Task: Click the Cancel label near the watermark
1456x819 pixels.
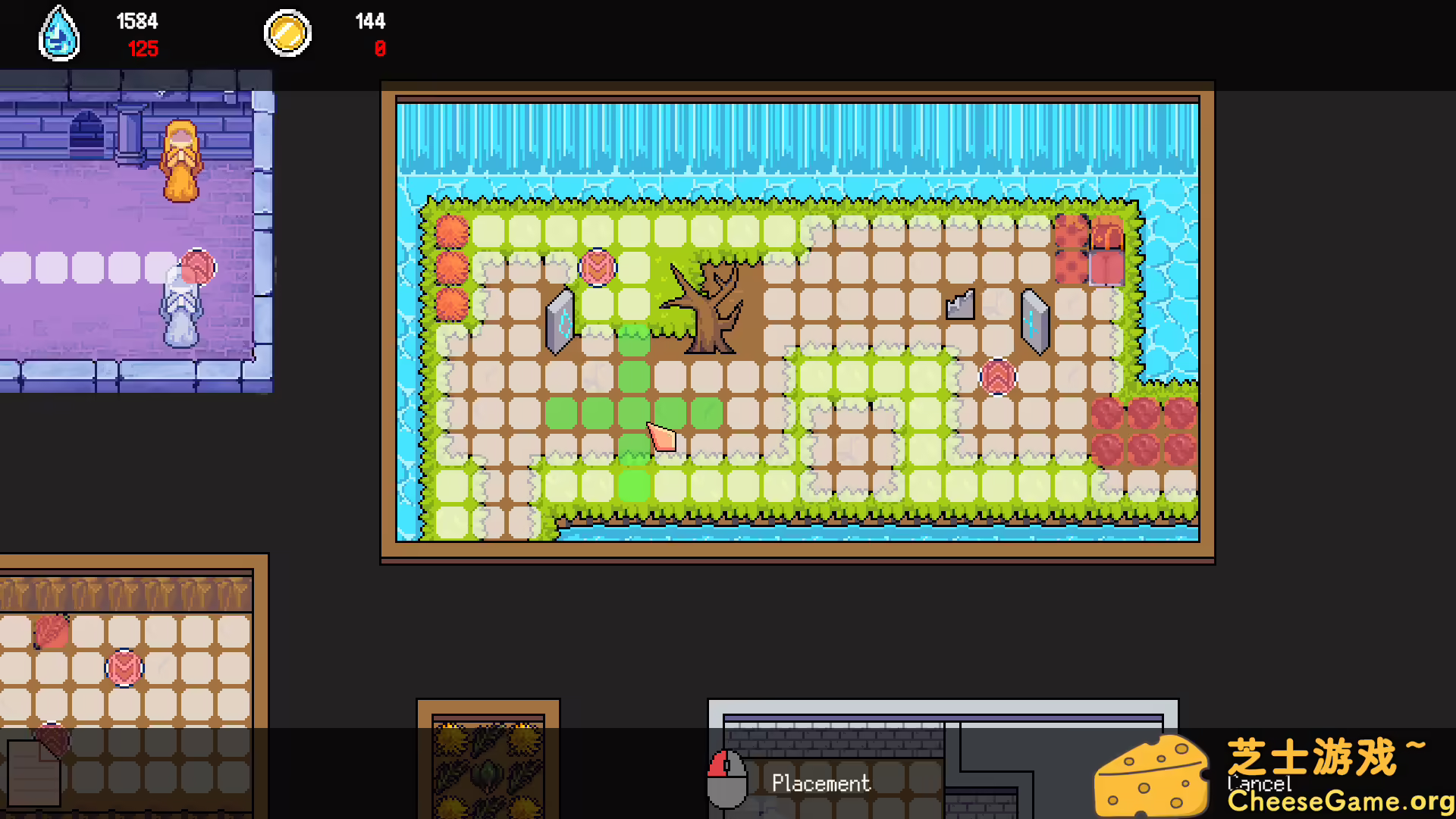Action: coord(1261,785)
